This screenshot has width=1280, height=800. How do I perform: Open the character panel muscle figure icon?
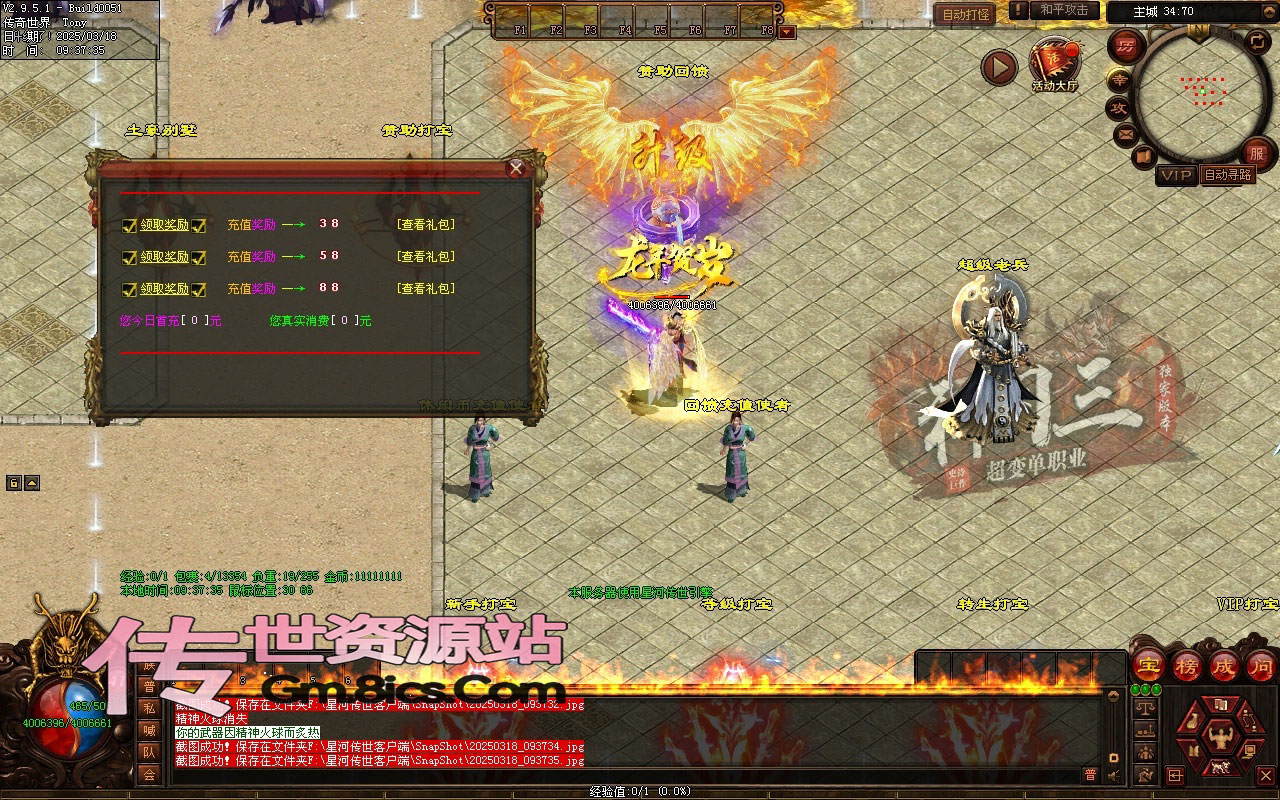(x=1218, y=737)
